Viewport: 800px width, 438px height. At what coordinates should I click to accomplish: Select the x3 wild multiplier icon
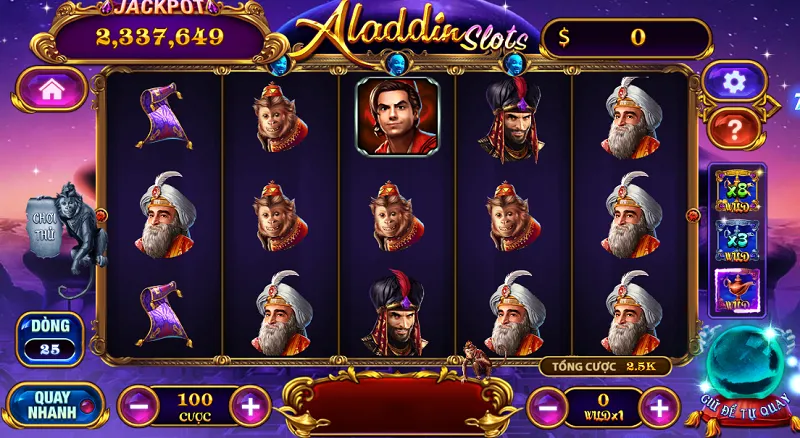click(737, 241)
